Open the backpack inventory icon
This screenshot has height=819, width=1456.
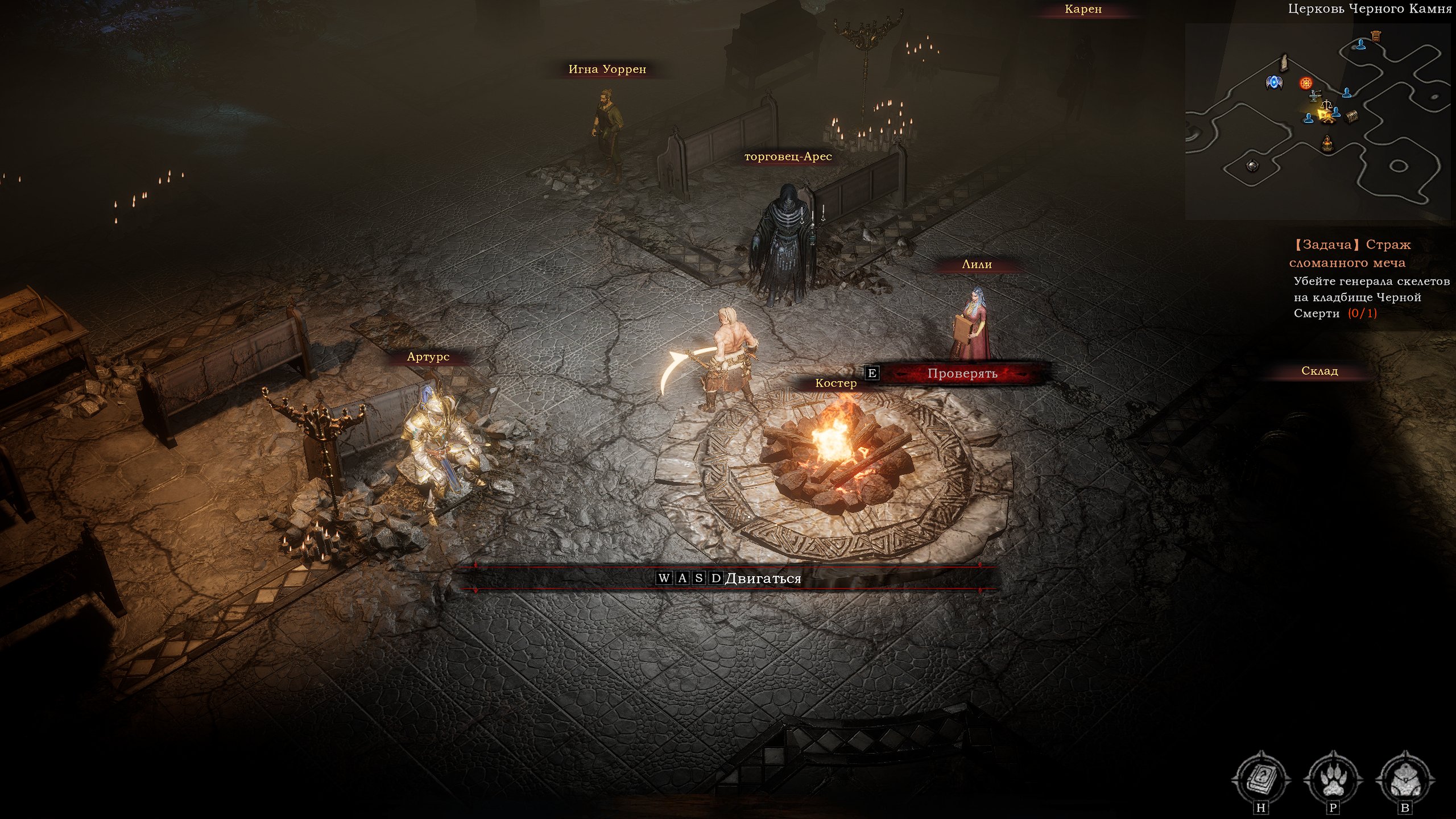pos(1405,778)
